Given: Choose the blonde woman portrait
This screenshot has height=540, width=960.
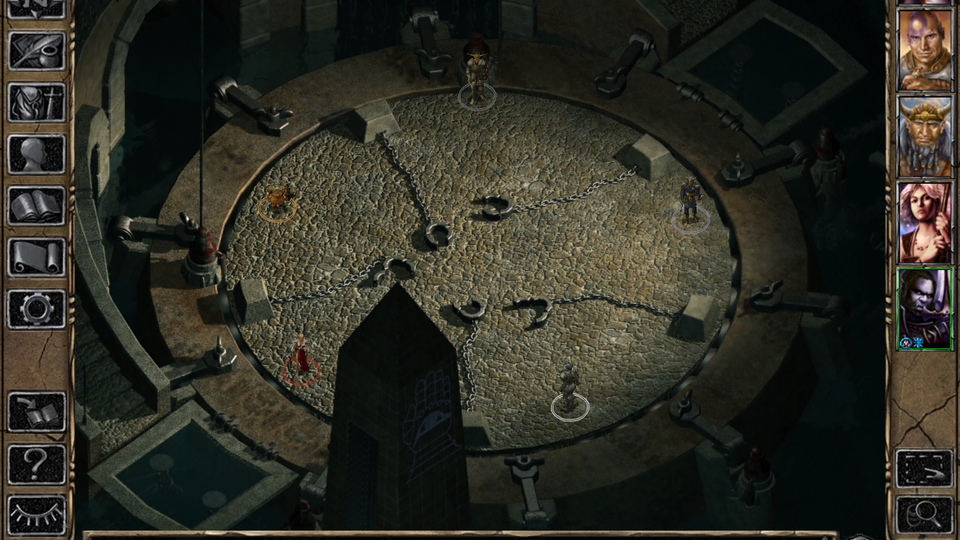Looking at the screenshot, I should pyautogui.click(x=924, y=222).
